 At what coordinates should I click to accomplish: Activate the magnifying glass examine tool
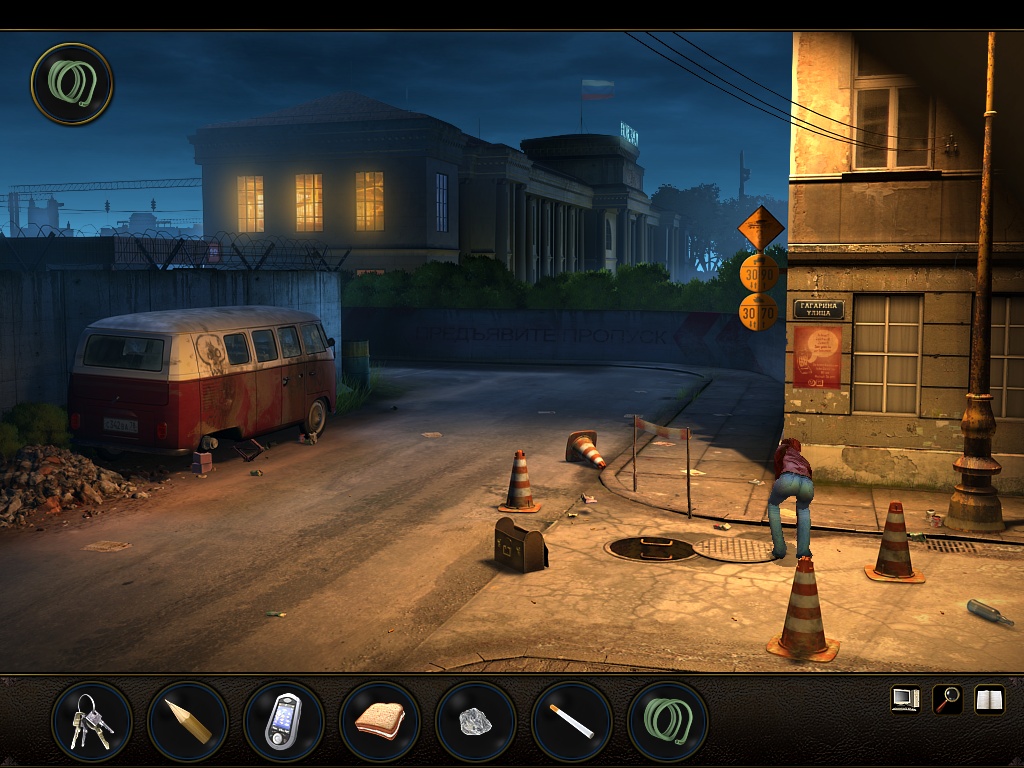point(946,699)
